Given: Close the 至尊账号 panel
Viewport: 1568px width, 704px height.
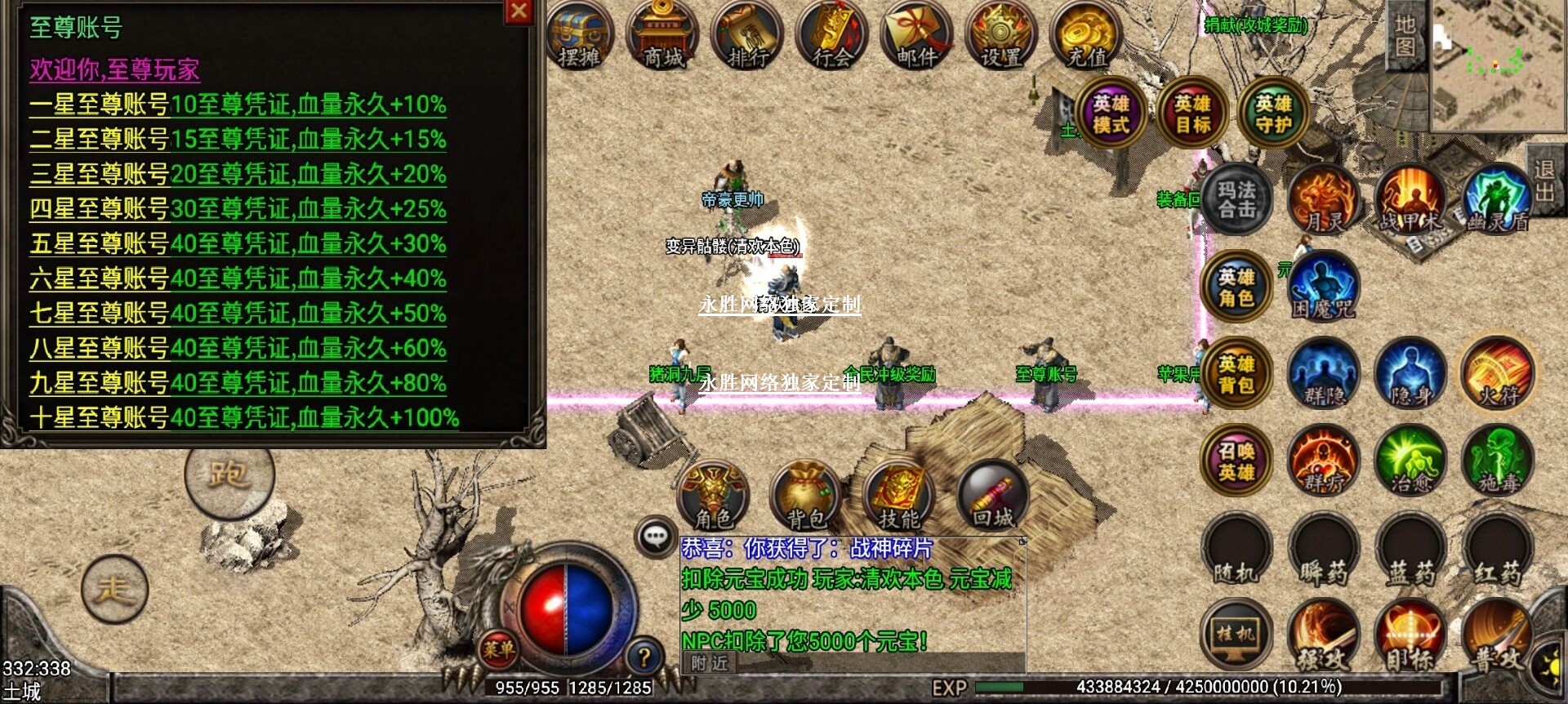Looking at the screenshot, I should 519,11.
